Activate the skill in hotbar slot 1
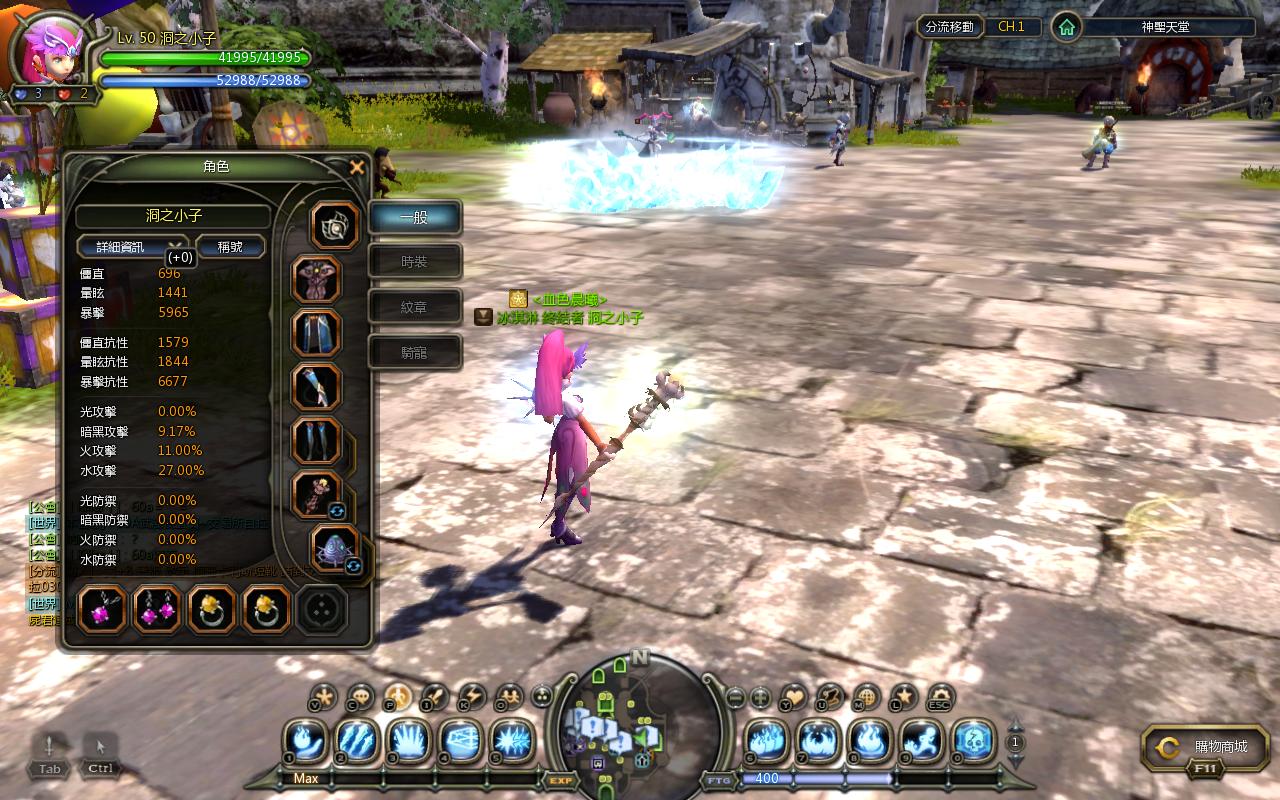The width and height of the screenshot is (1280, 800). (307, 740)
